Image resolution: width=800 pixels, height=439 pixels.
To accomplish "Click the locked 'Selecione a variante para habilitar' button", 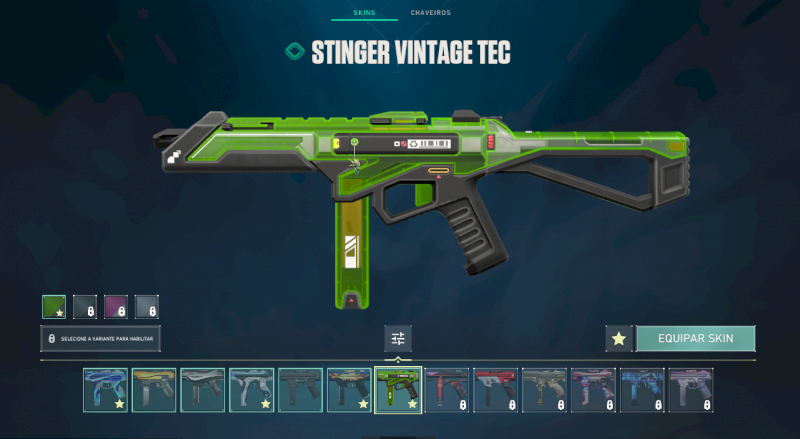I will (100, 338).
